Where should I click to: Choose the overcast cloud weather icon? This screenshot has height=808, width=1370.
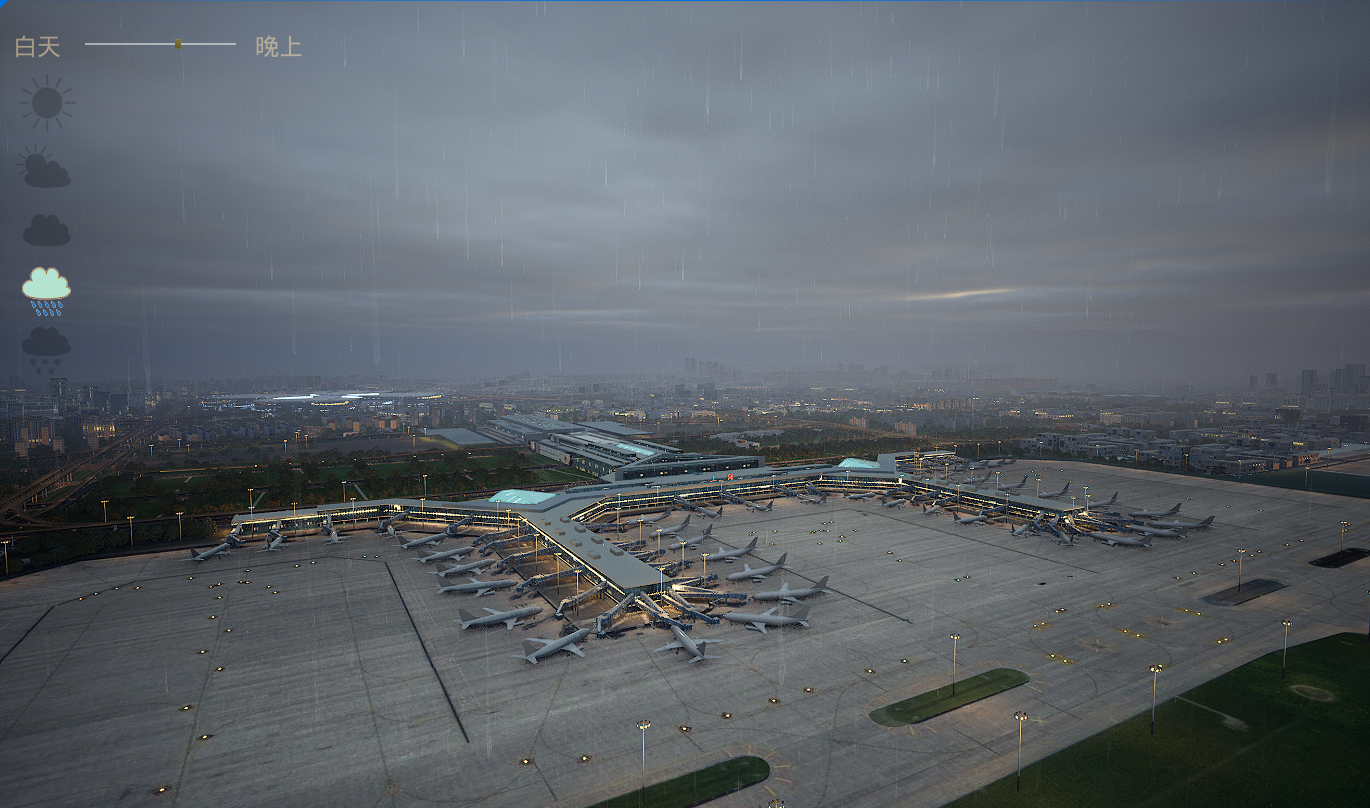pyautogui.click(x=46, y=230)
